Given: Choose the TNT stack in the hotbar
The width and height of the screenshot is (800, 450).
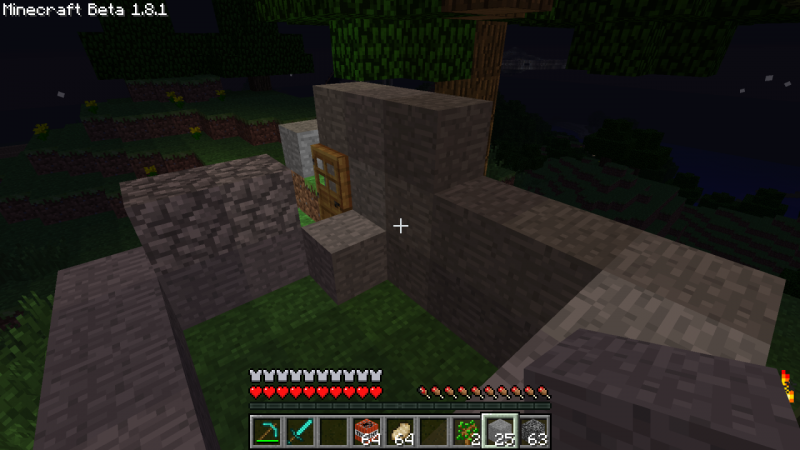Looking at the screenshot, I should pyautogui.click(x=367, y=431).
